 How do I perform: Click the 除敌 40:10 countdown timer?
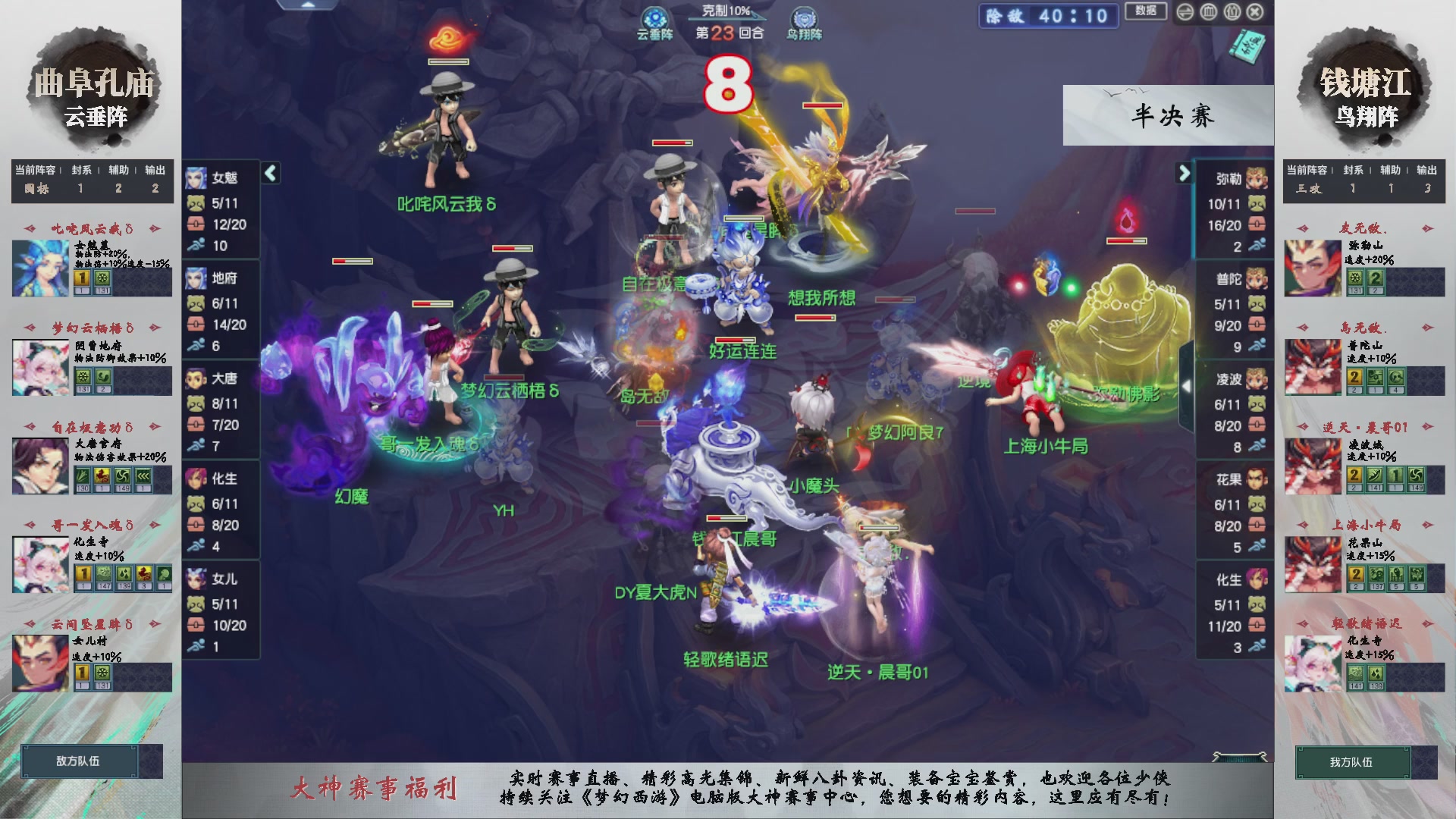(1047, 17)
